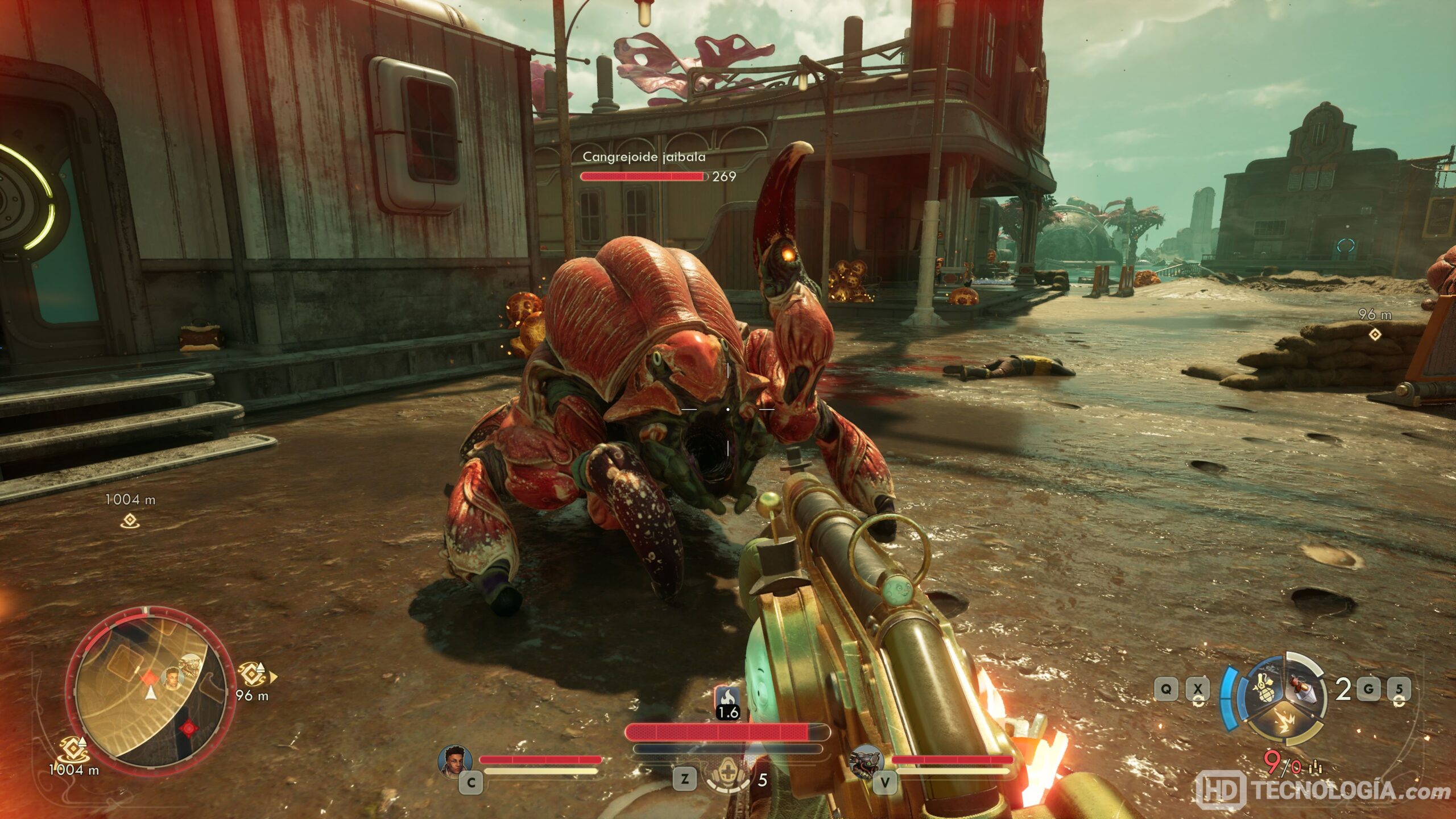Select the robot companion portrait

tap(866, 760)
